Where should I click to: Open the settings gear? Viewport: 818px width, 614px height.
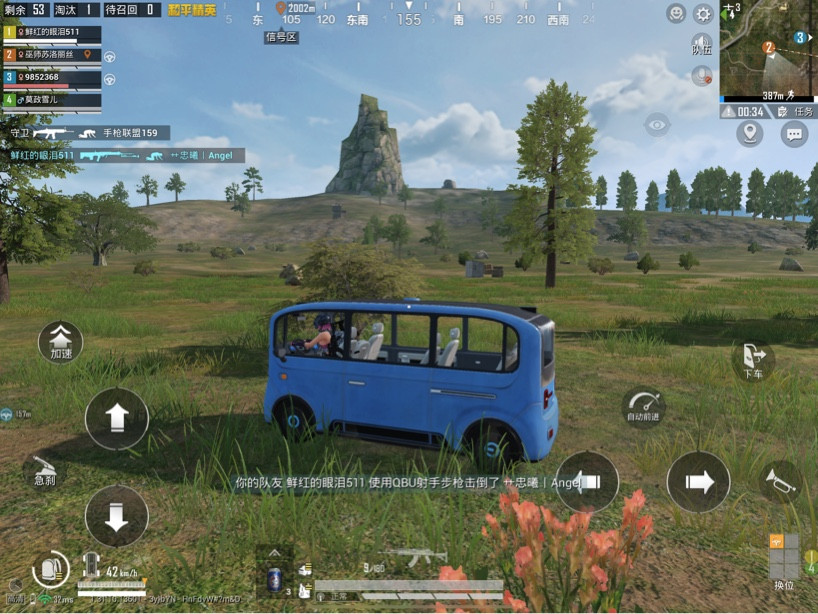[x=703, y=14]
